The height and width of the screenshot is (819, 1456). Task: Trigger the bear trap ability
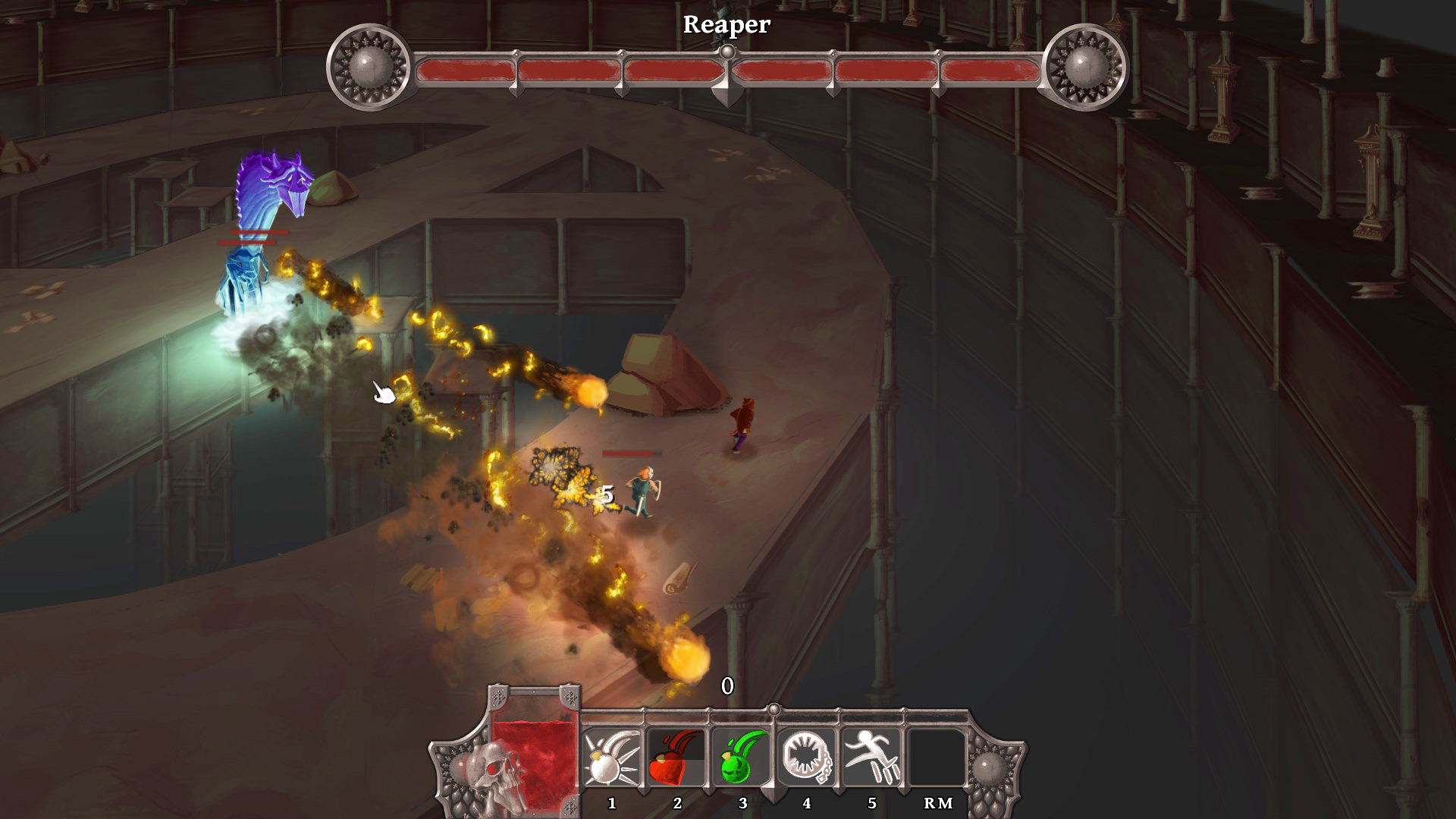[x=806, y=759]
